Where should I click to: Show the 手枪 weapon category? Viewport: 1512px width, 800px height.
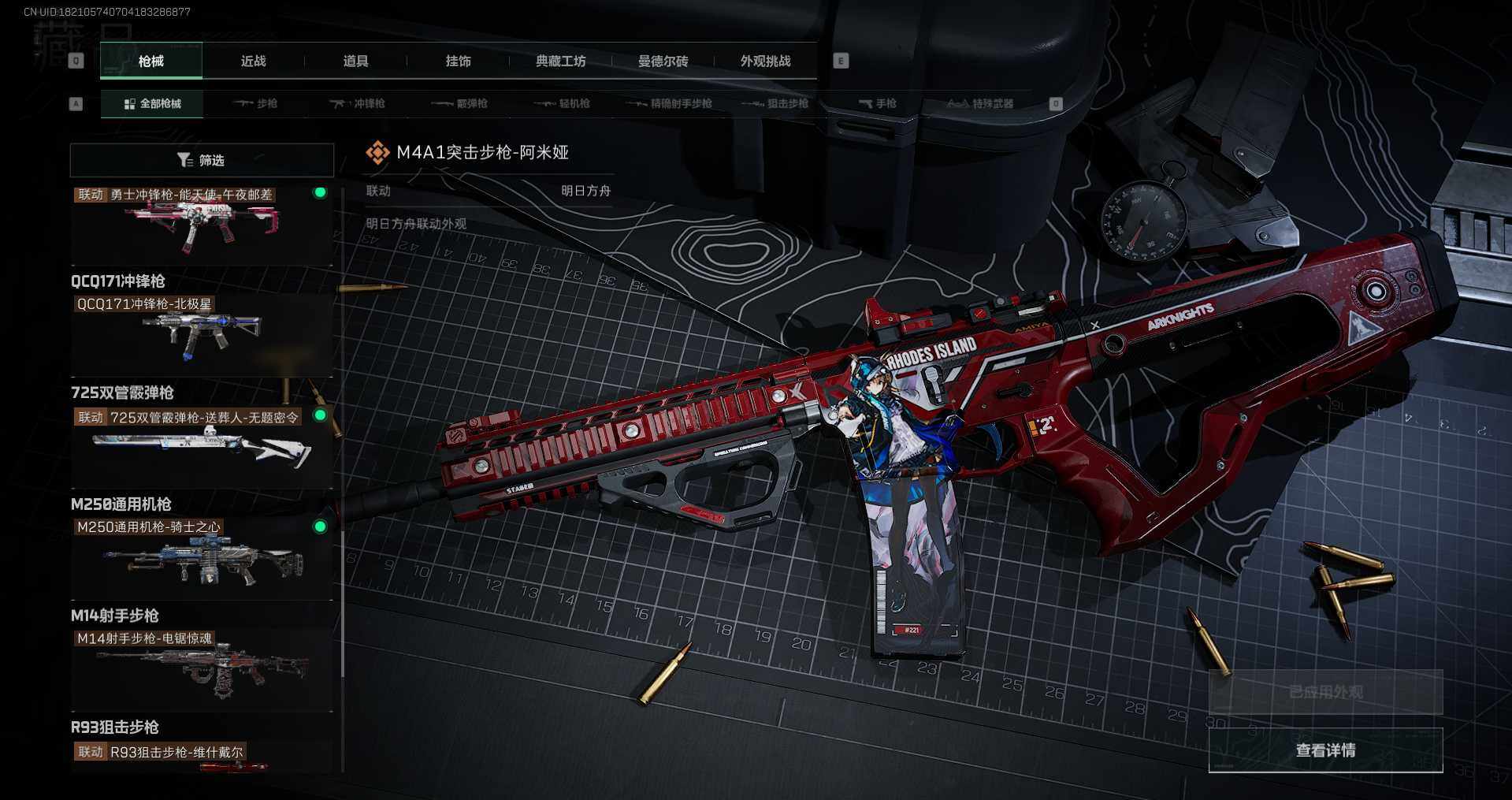(x=877, y=104)
